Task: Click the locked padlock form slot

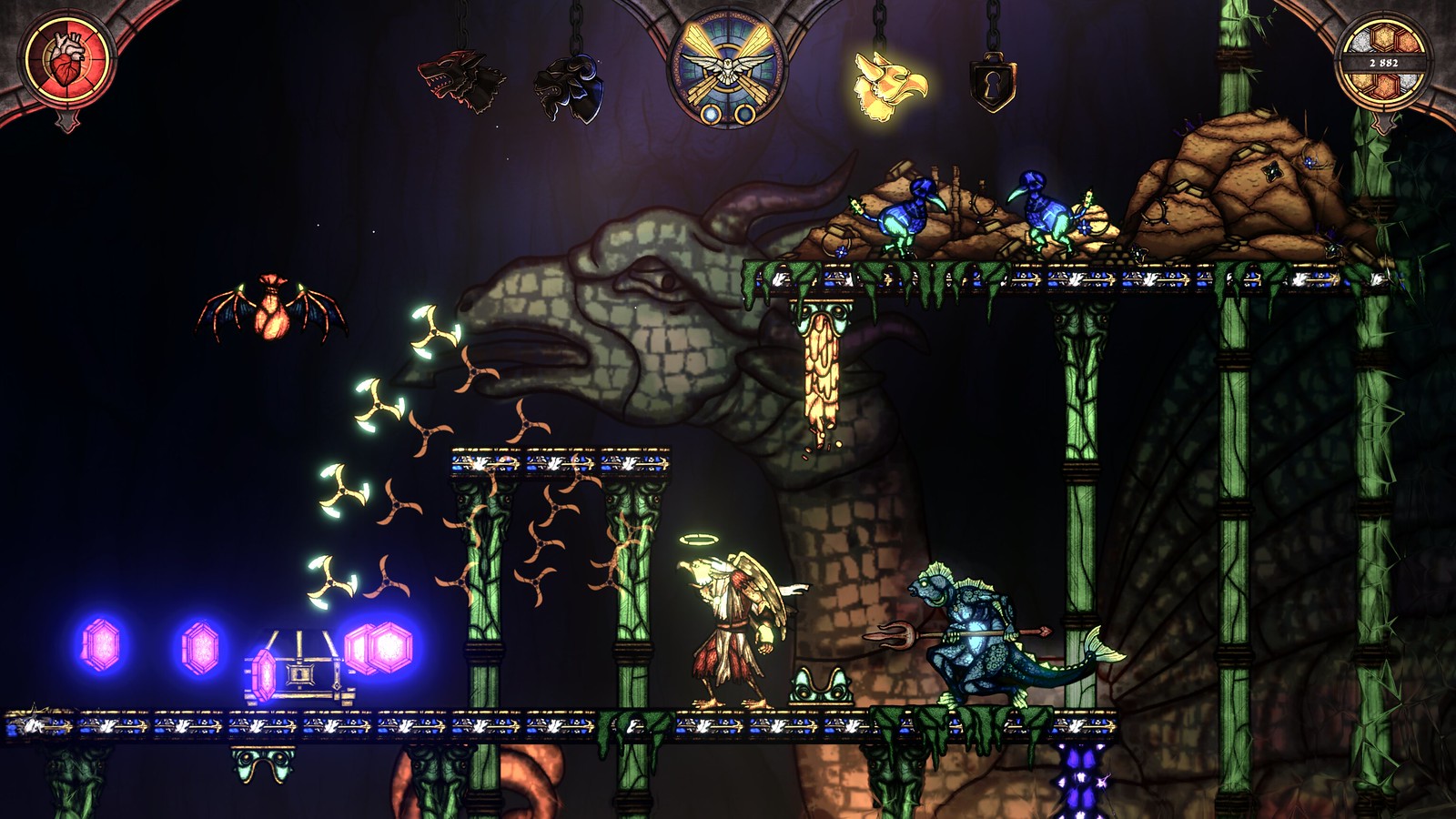Action: [x=992, y=84]
